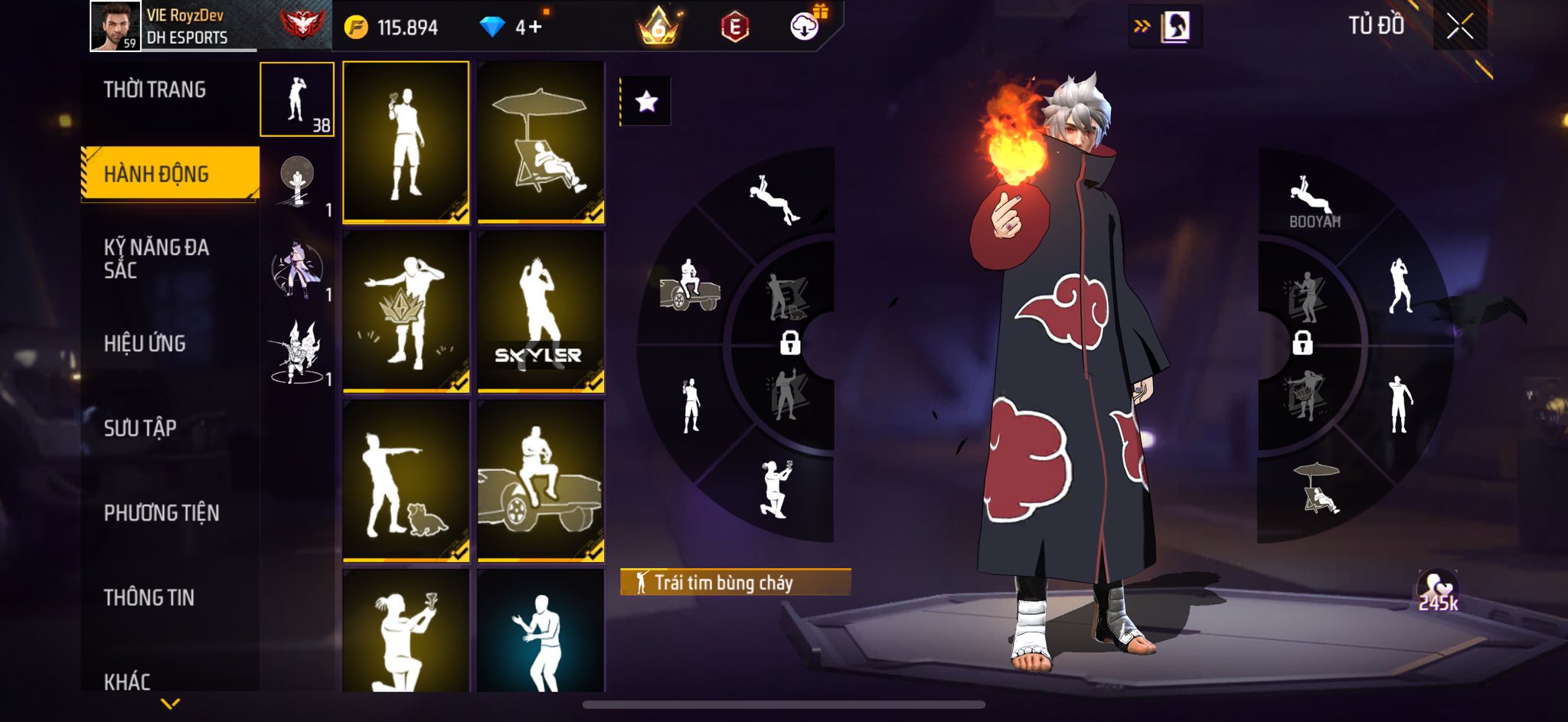Select the Hành Động category
The image size is (1568, 722).
click(156, 174)
